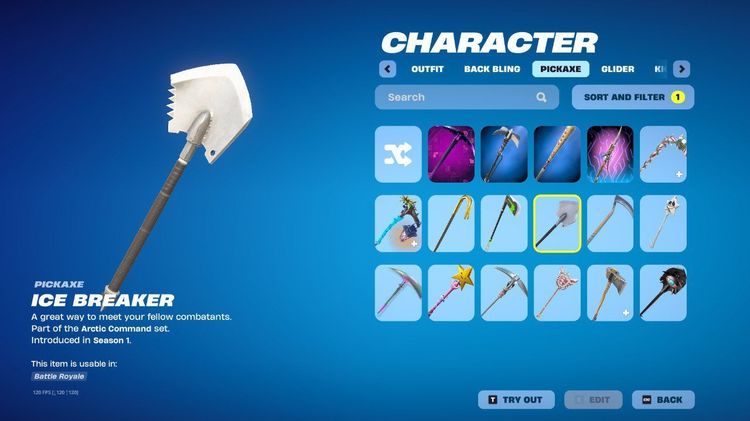Click the pickaxe search field
This screenshot has width=750, height=421.
(460, 97)
